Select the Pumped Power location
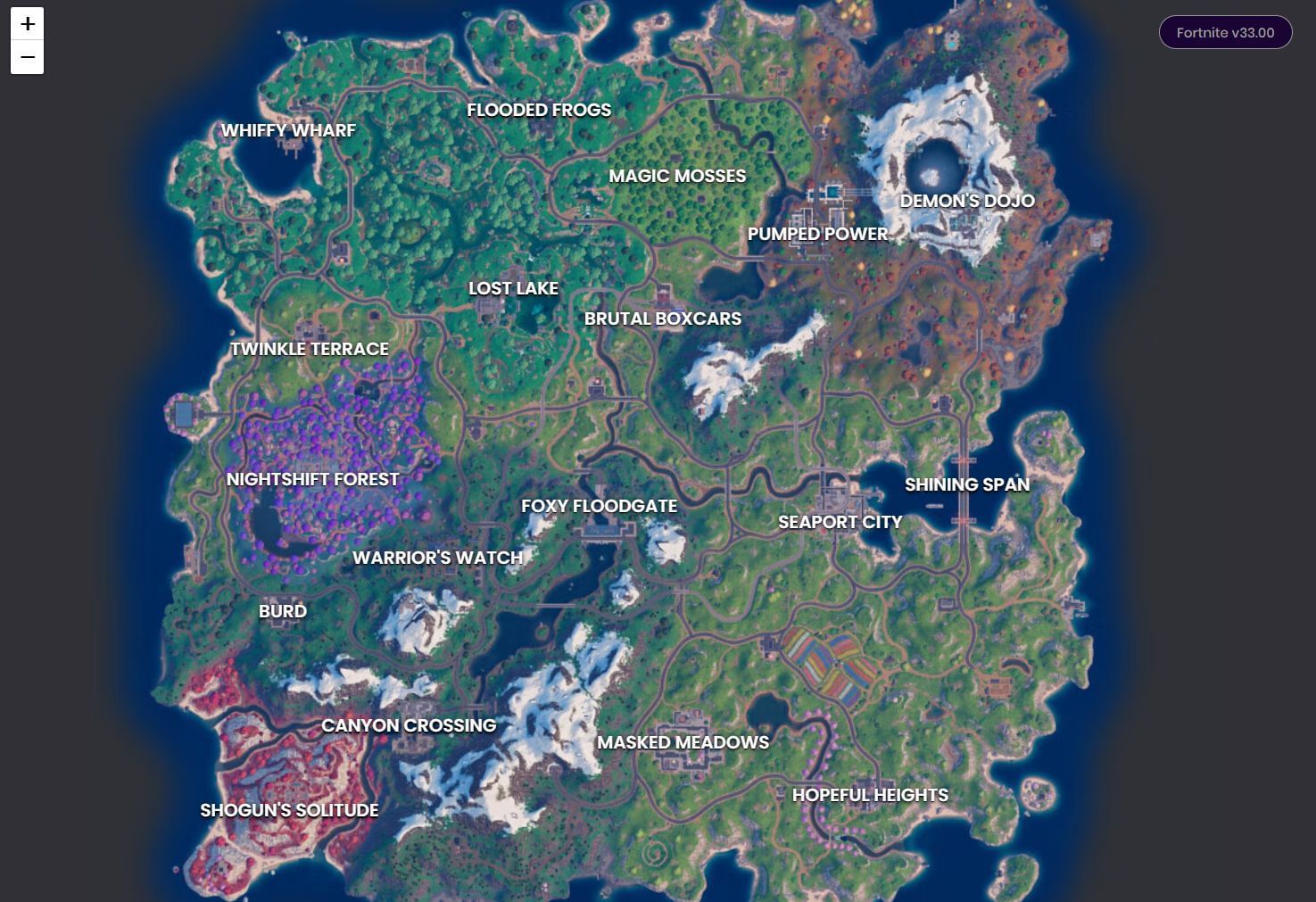1316x902 pixels. (x=817, y=234)
